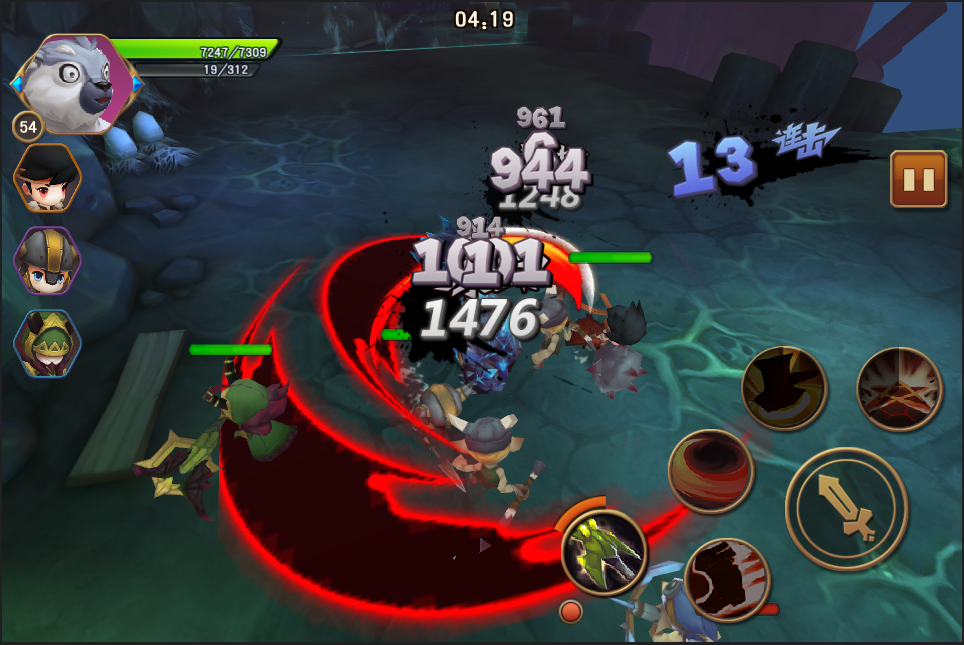The image size is (964, 645).
Task: Switch to the green-hooded hero
Action: 46,343
